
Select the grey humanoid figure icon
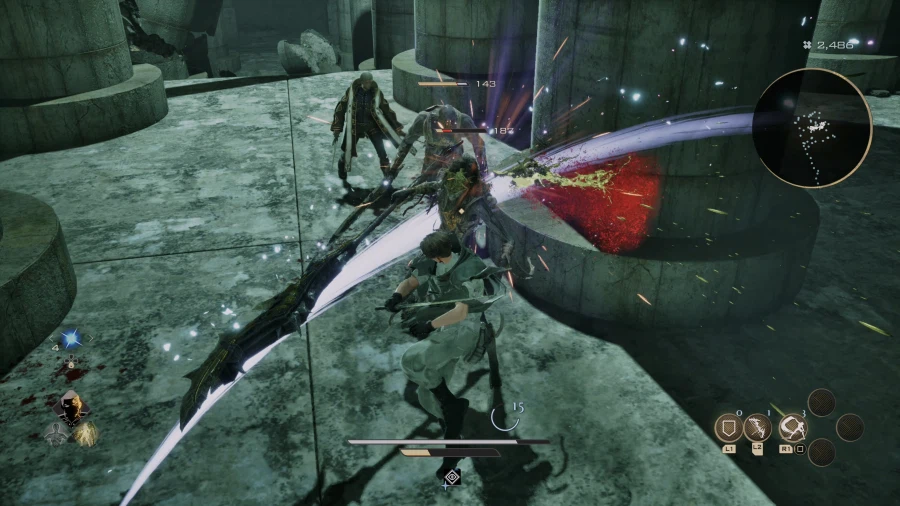pos(57,432)
